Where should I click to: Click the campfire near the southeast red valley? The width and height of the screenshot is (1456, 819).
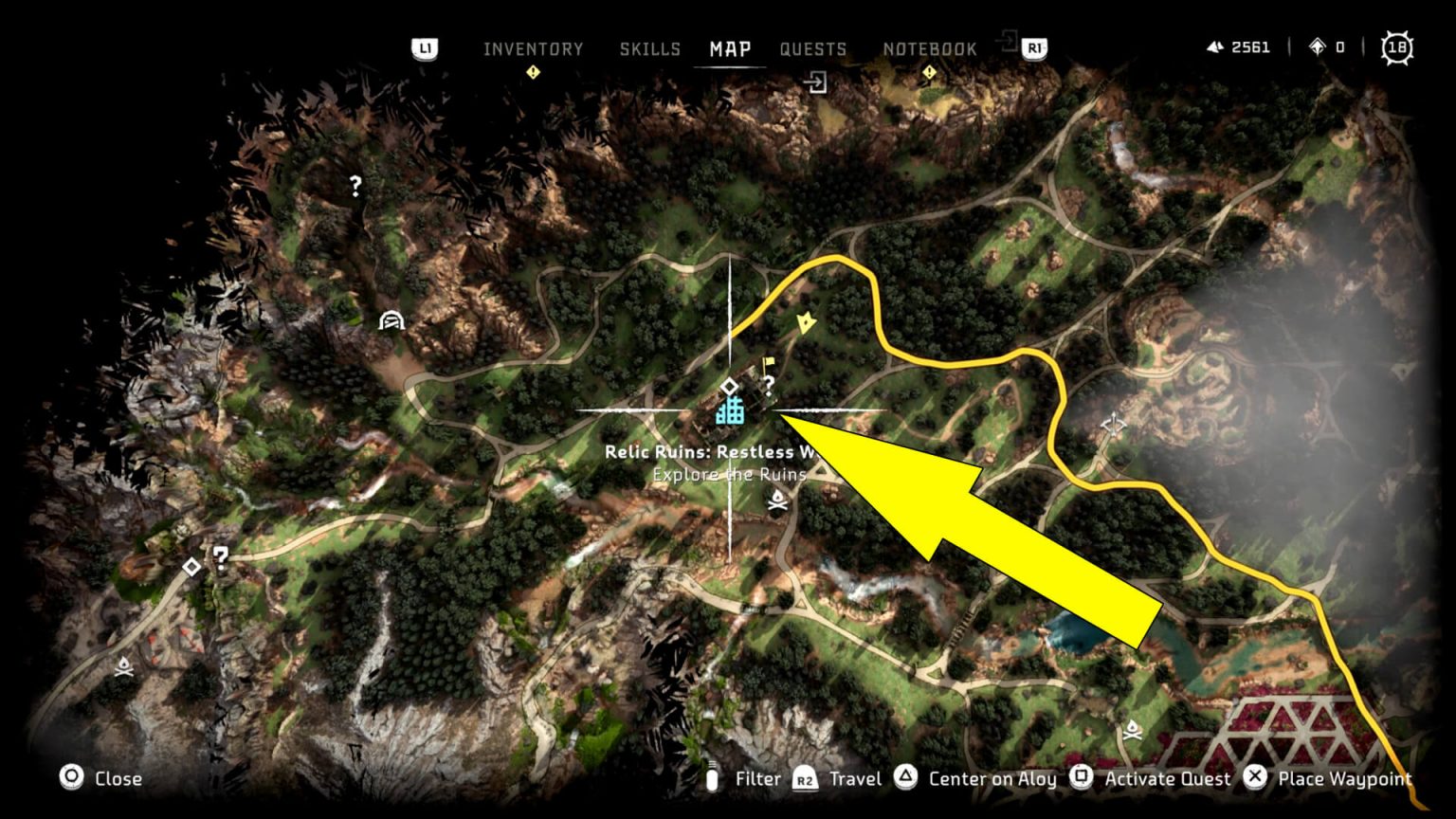coord(1134,728)
